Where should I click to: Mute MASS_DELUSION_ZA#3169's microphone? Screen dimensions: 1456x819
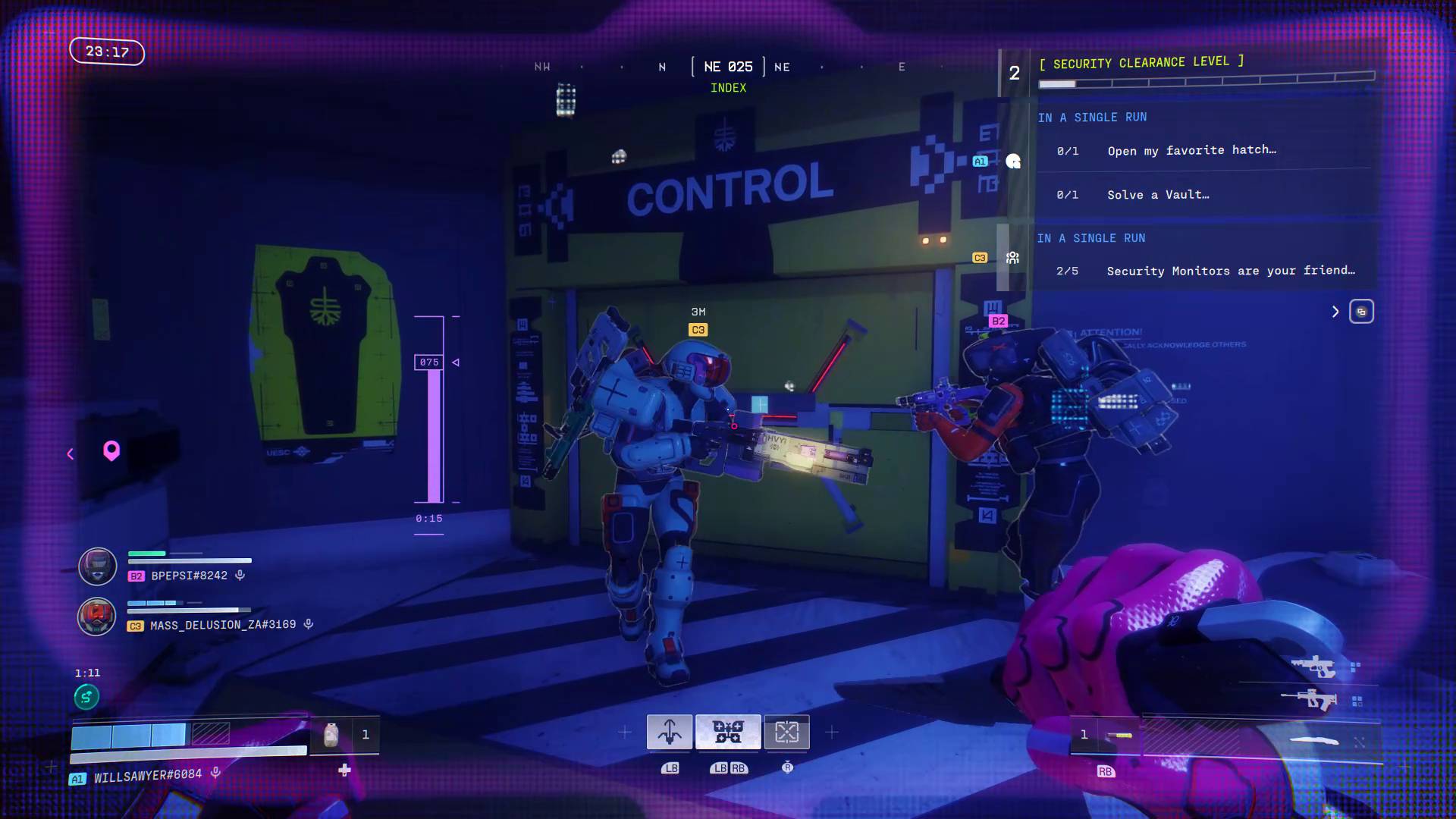pyautogui.click(x=308, y=624)
